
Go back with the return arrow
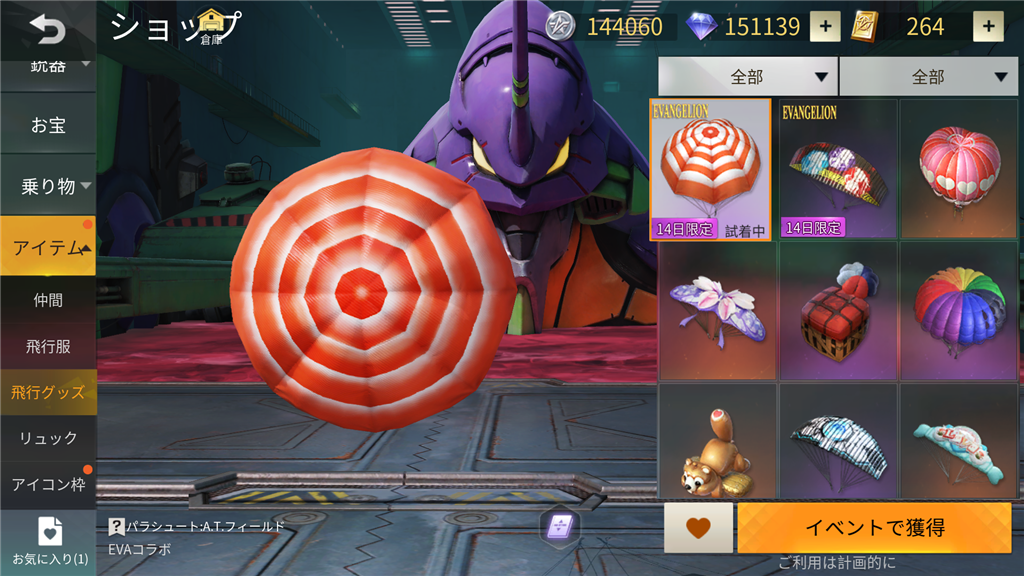tap(46, 29)
